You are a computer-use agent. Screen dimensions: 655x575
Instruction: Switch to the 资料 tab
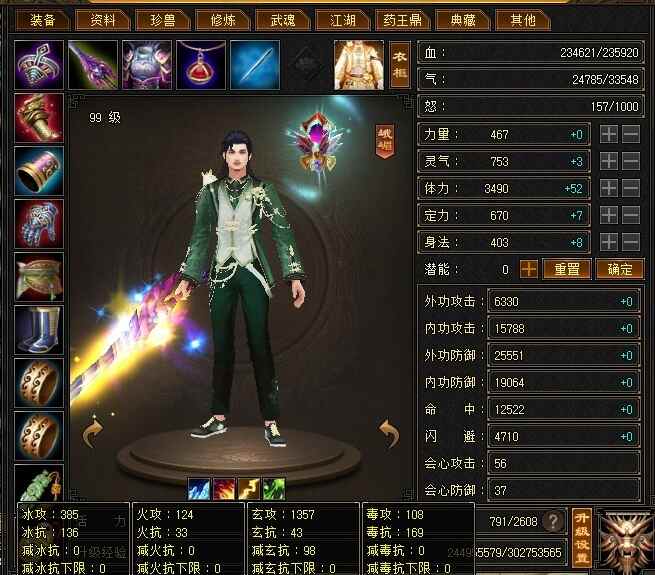(102, 20)
